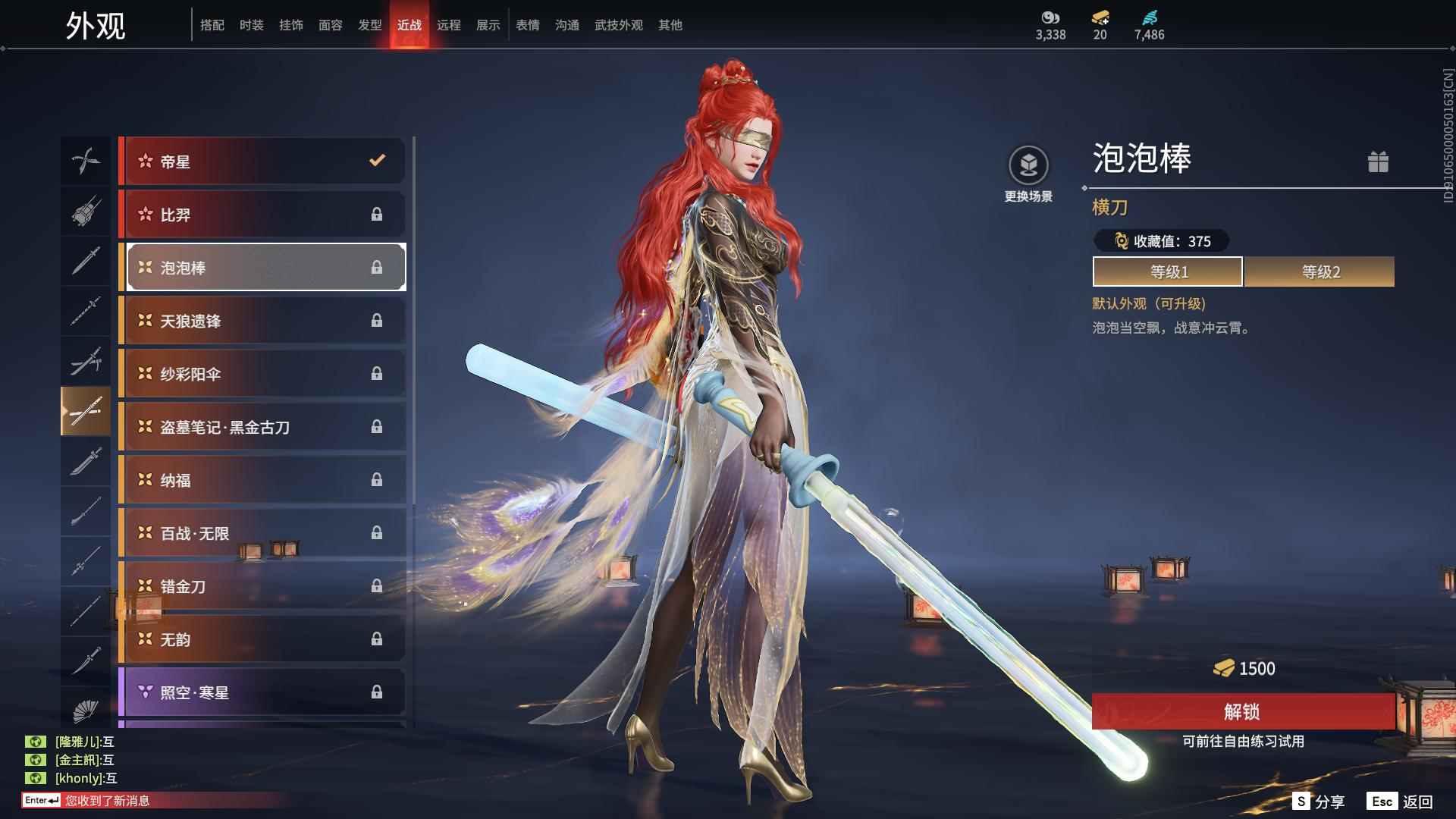Click the katana category icon below the selected one
This screenshot has height=819, width=1456.
(x=86, y=463)
